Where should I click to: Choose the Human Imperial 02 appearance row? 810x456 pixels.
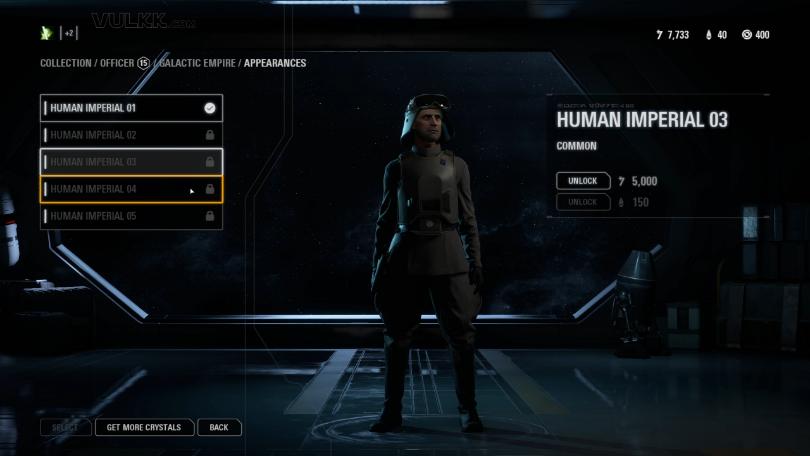[x=130, y=135]
